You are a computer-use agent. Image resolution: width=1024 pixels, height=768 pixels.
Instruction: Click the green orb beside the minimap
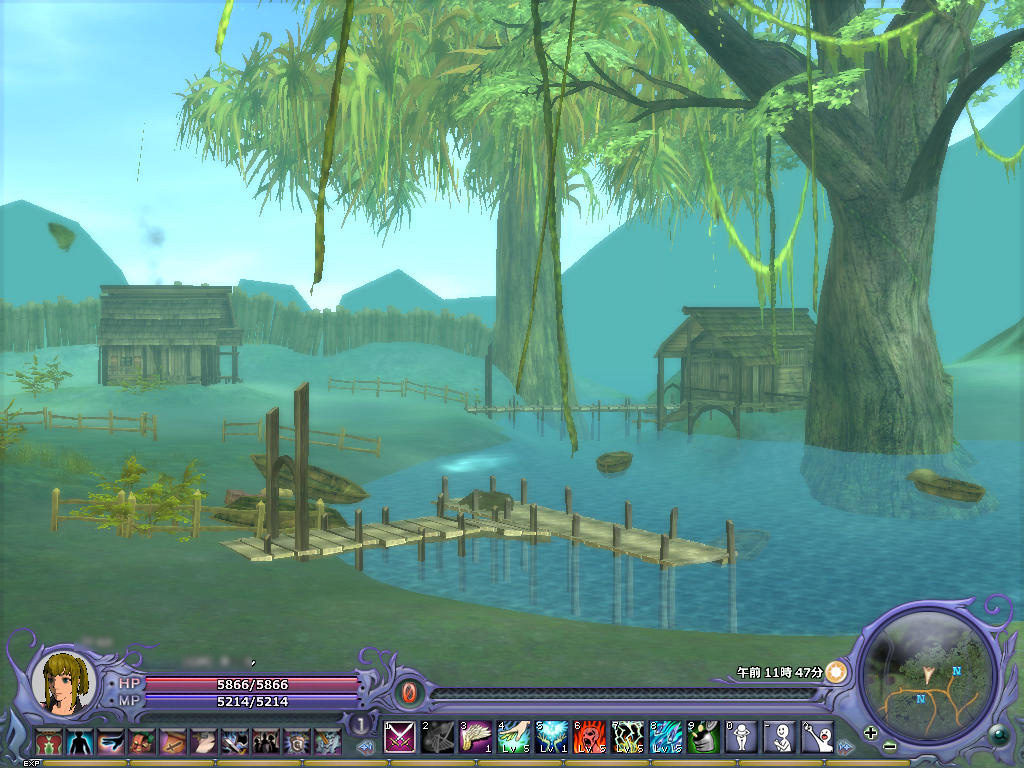996,734
